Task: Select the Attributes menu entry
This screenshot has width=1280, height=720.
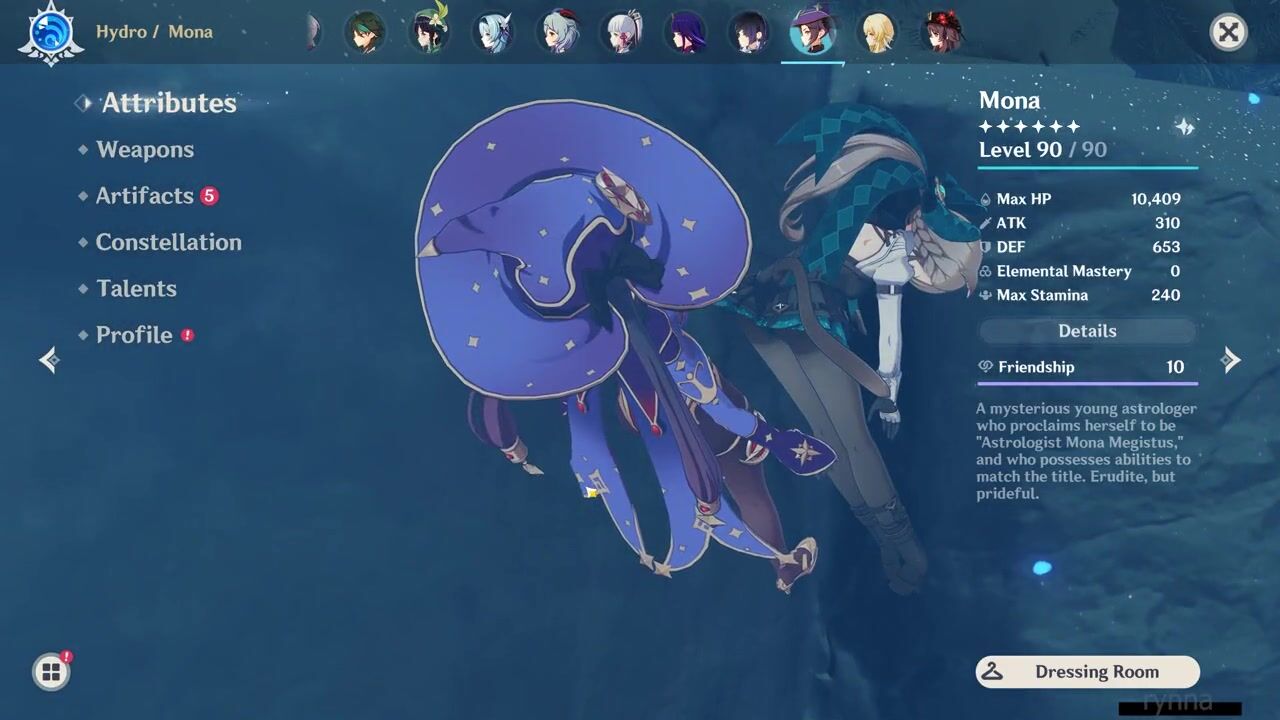Action: click(168, 103)
